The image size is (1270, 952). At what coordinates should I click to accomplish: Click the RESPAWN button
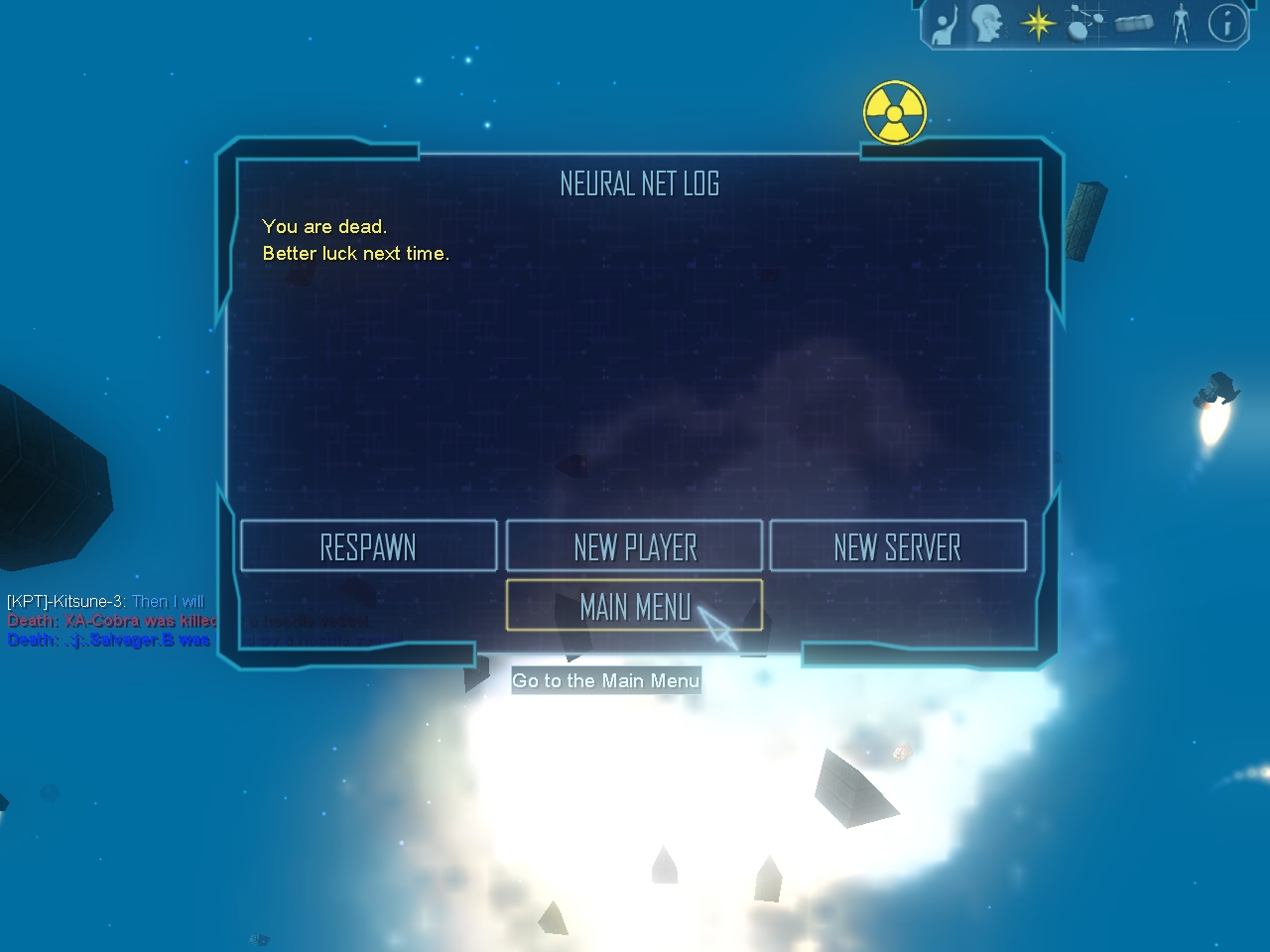tap(368, 546)
